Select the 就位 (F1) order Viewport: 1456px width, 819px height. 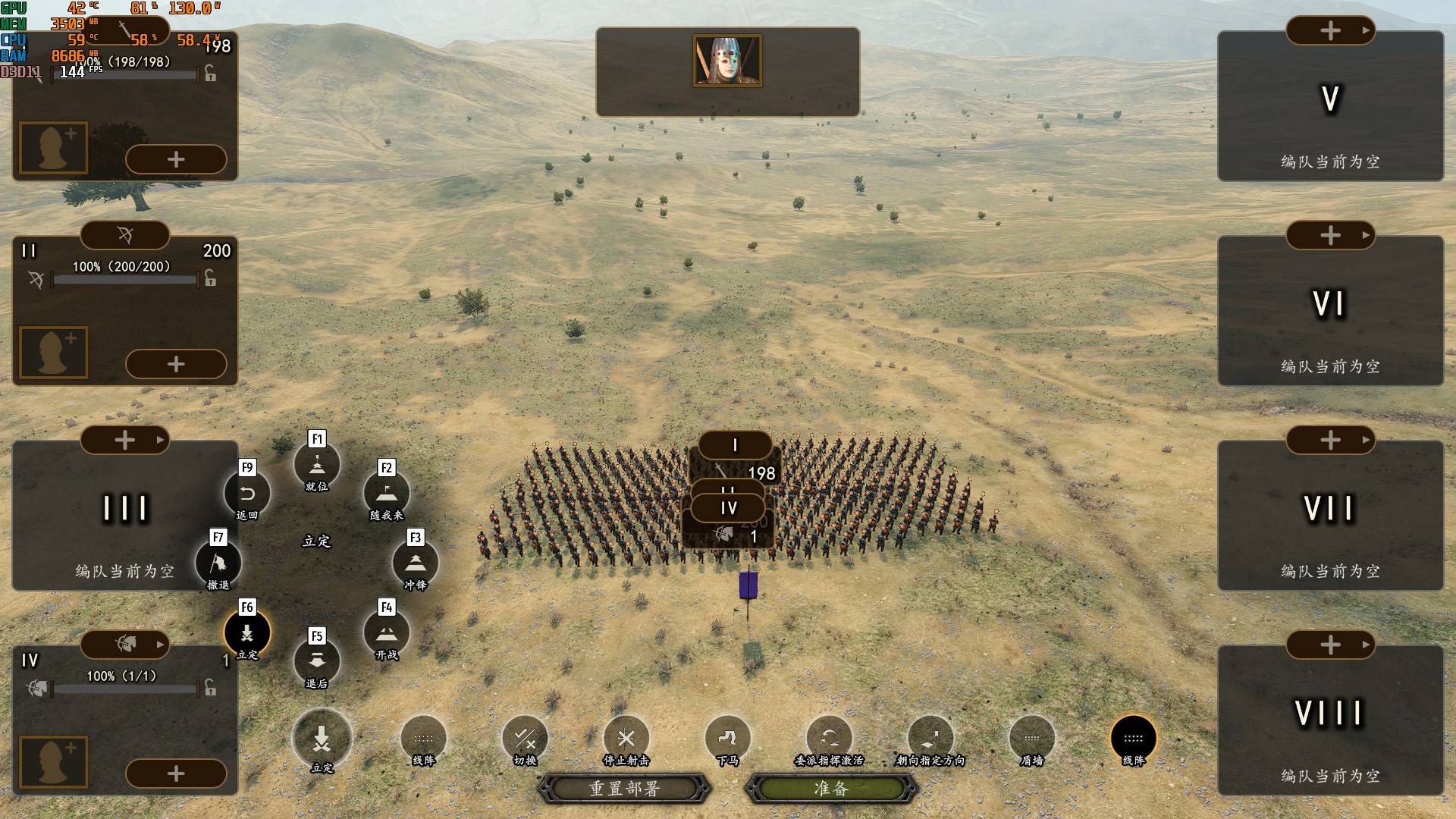click(x=317, y=464)
